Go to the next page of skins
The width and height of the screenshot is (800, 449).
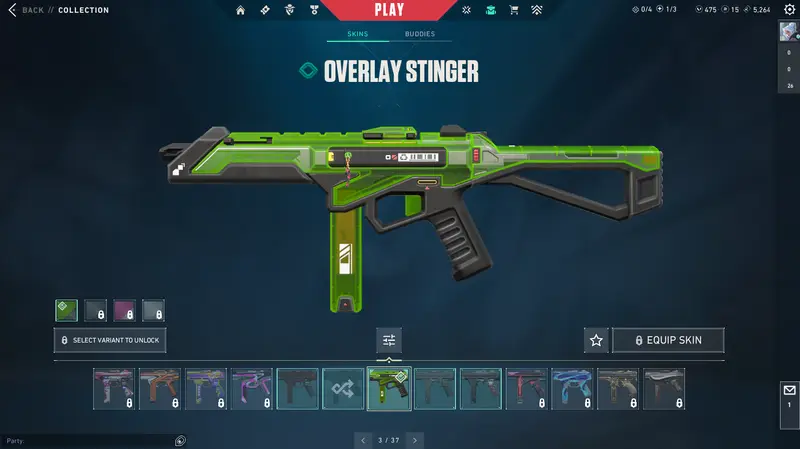[415, 439]
